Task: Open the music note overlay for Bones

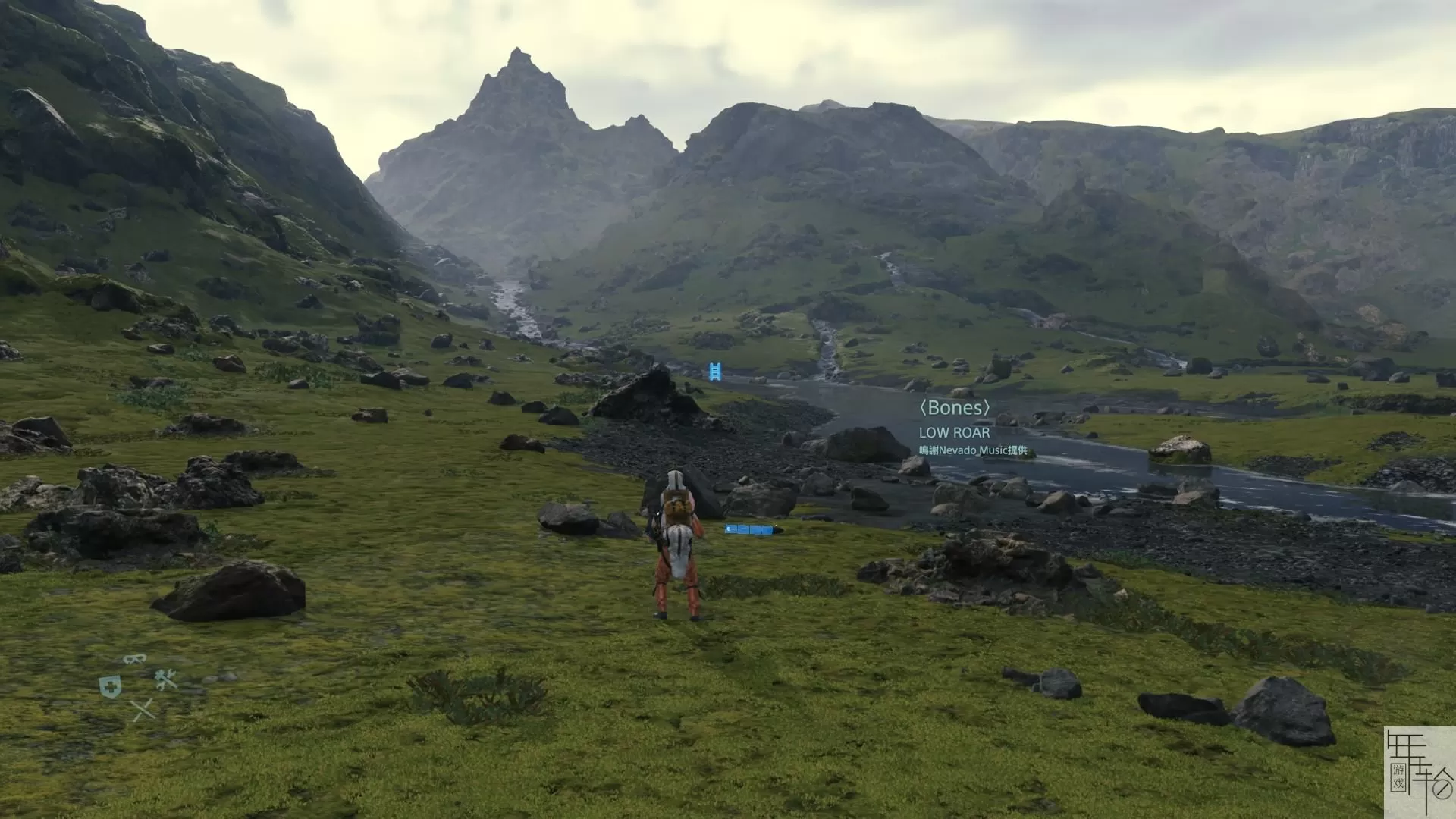Action: pyautogui.click(x=954, y=407)
